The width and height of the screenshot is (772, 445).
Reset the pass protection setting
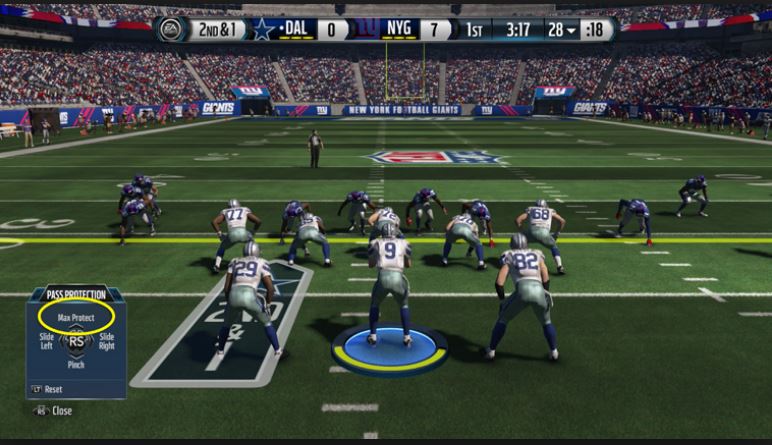[49, 389]
